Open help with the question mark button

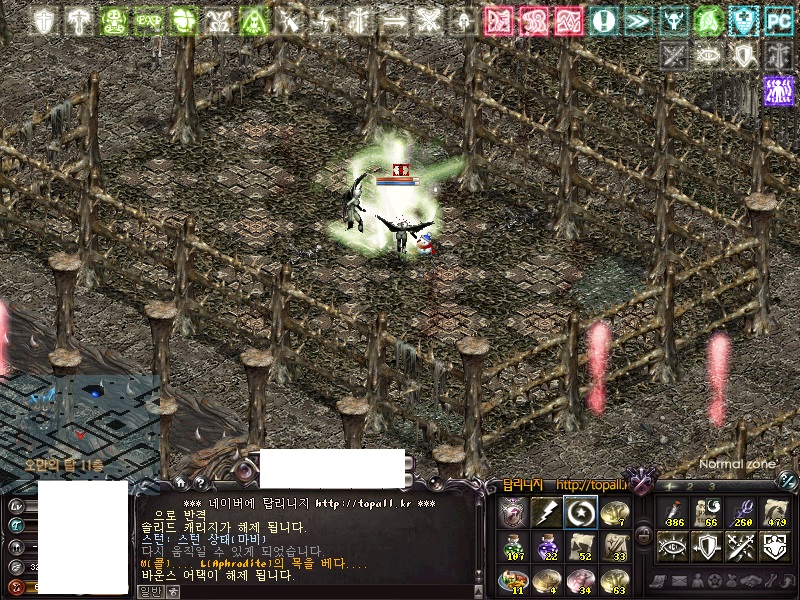tap(200, 483)
